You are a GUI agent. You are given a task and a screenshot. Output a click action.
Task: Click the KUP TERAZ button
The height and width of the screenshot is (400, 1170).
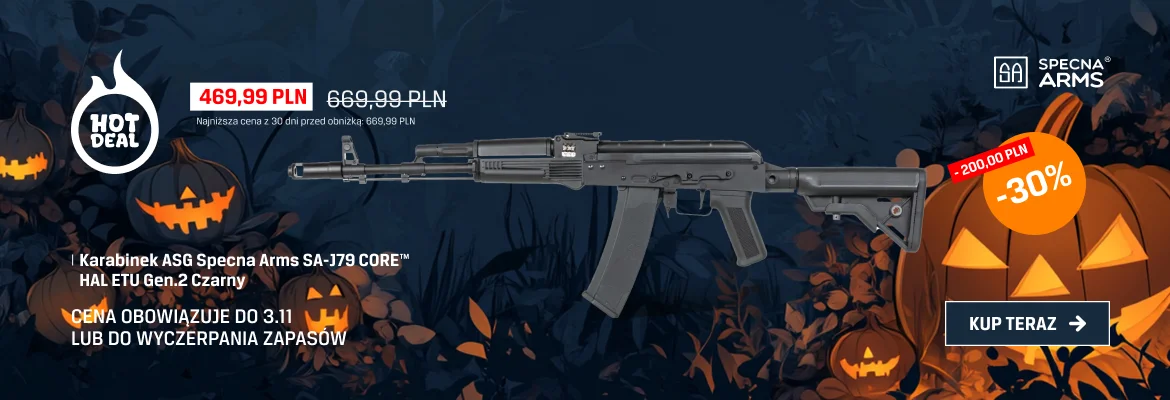(1027, 323)
